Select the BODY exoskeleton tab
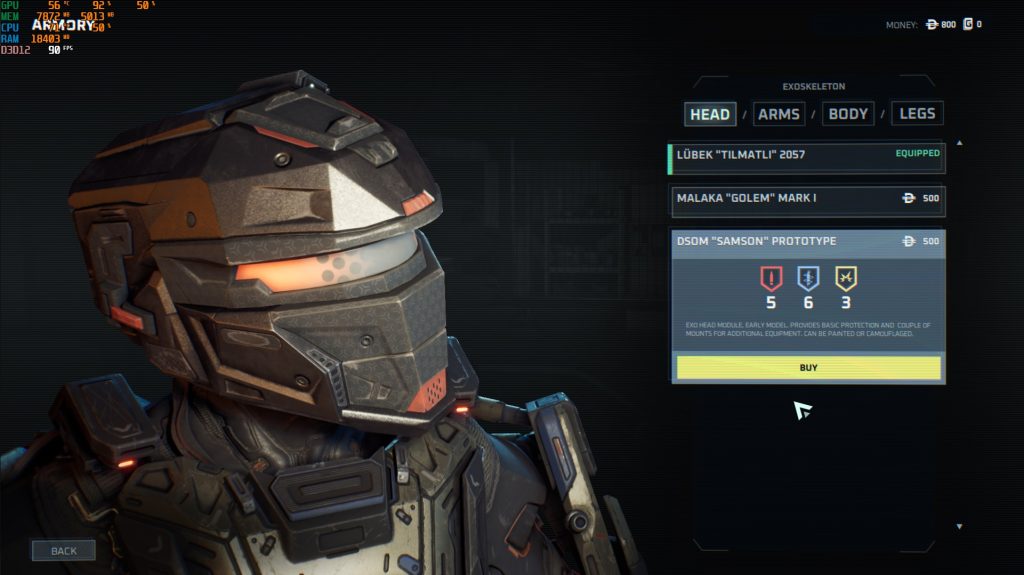This screenshot has width=1024, height=575. click(x=848, y=114)
